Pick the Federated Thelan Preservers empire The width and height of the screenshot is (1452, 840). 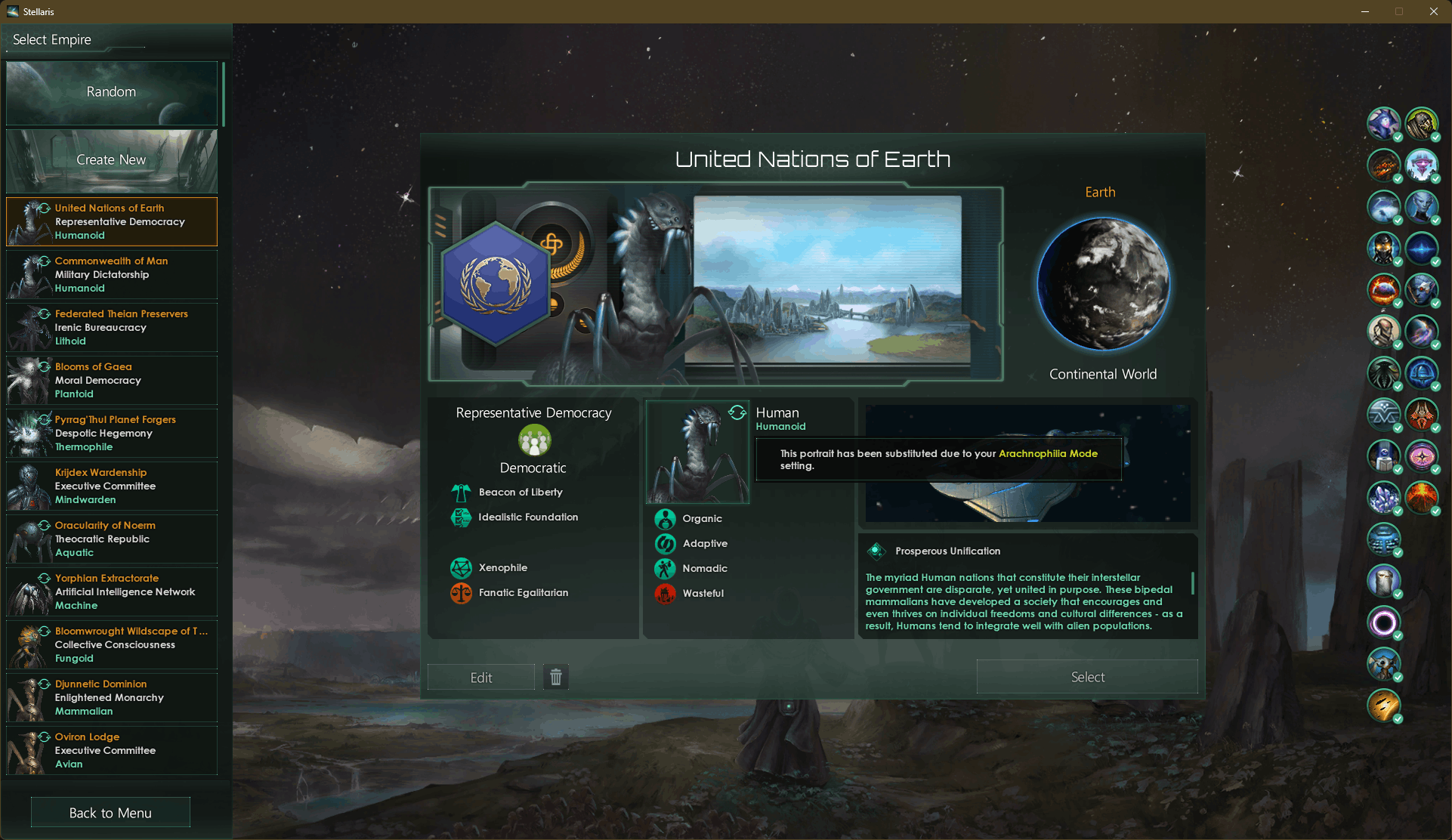112,327
